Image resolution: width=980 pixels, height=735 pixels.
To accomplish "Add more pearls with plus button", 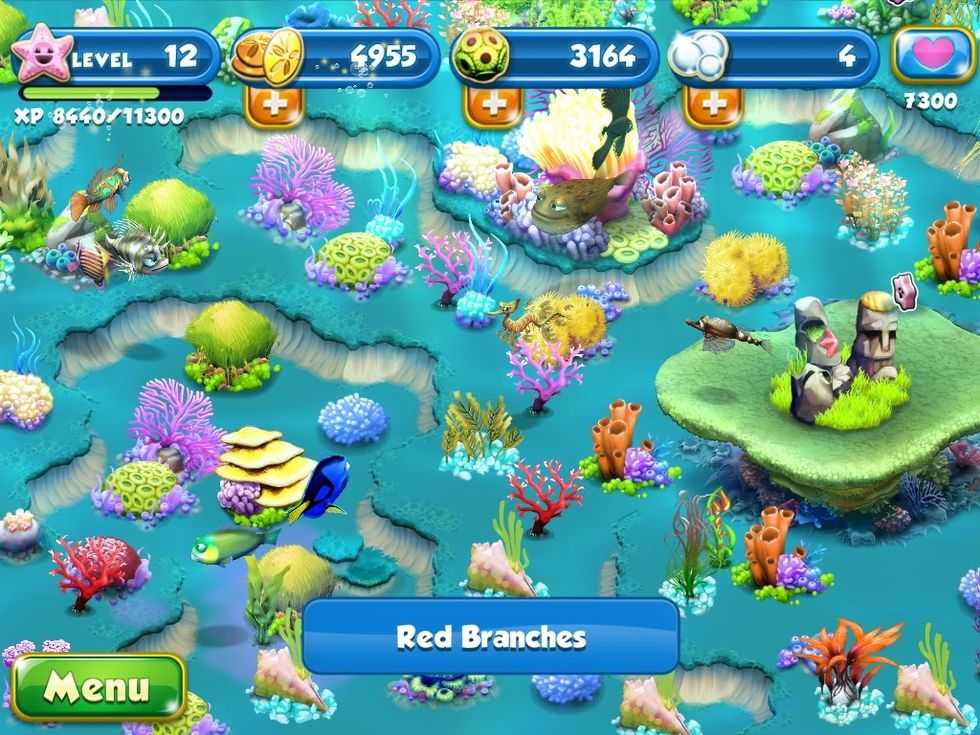I will [714, 104].
